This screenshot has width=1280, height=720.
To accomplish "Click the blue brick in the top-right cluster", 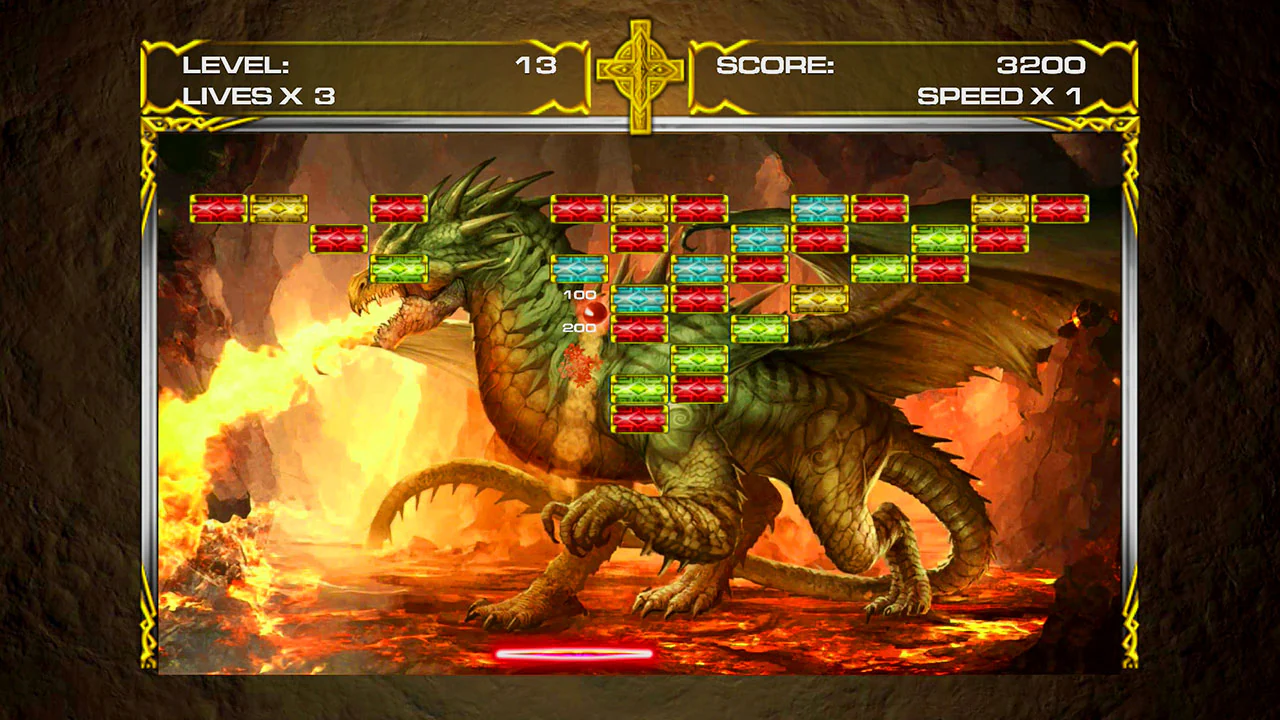I will (x=819, y=207).
